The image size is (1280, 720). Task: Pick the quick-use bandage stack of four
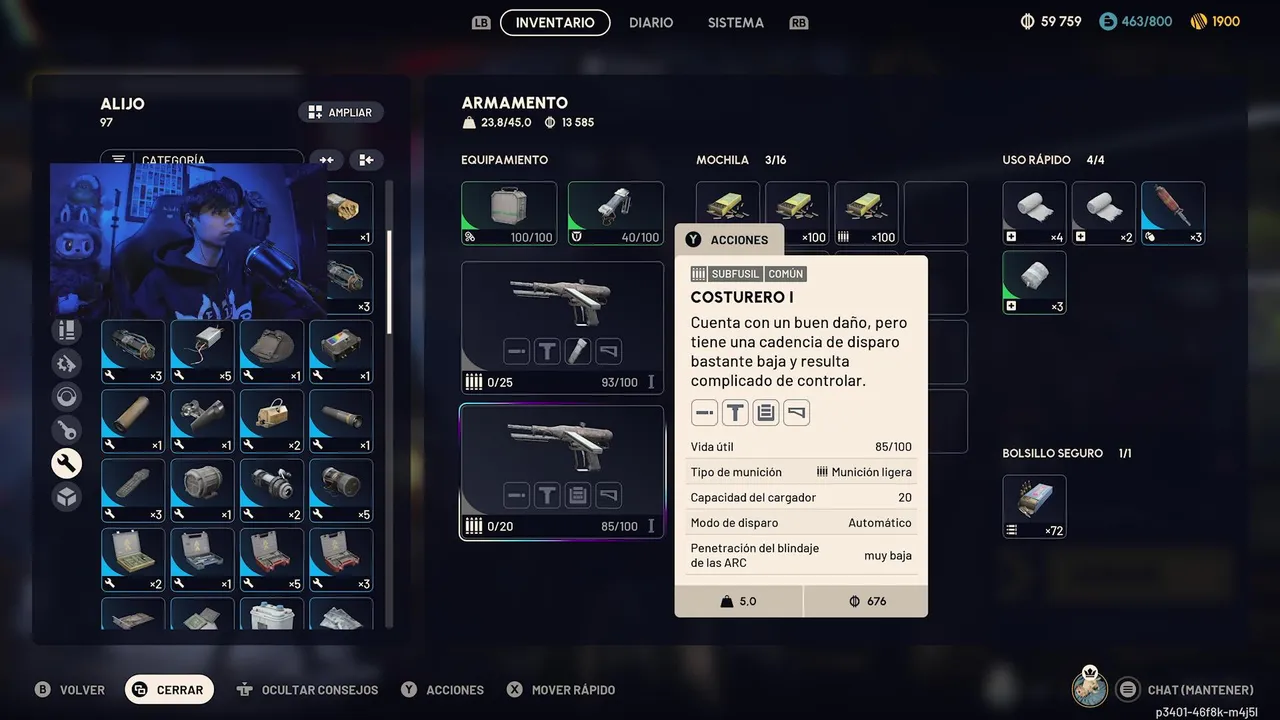pyautogui.click(x=1034, y=213)
